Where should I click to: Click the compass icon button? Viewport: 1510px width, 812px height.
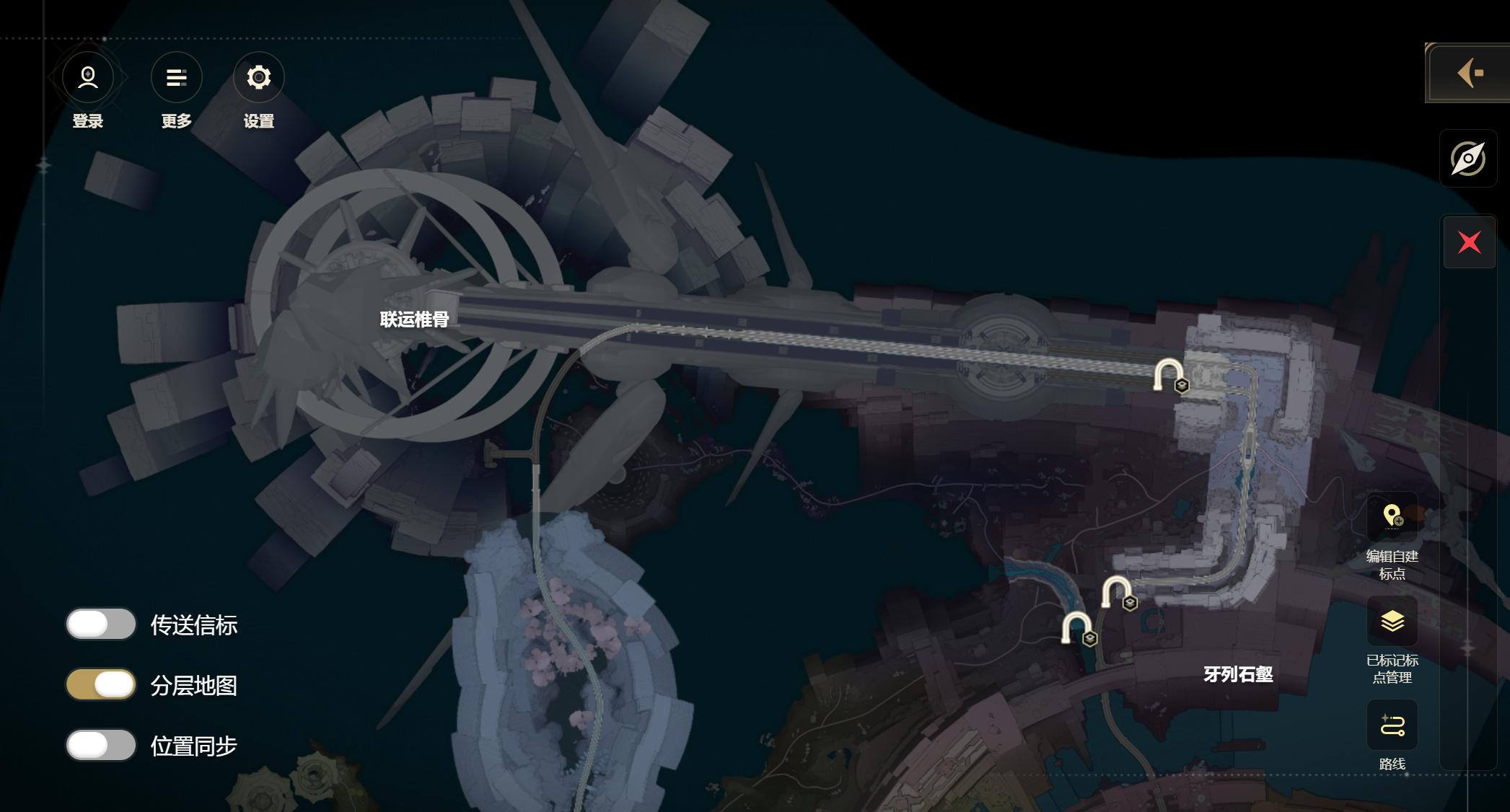tap(1468, 159)
